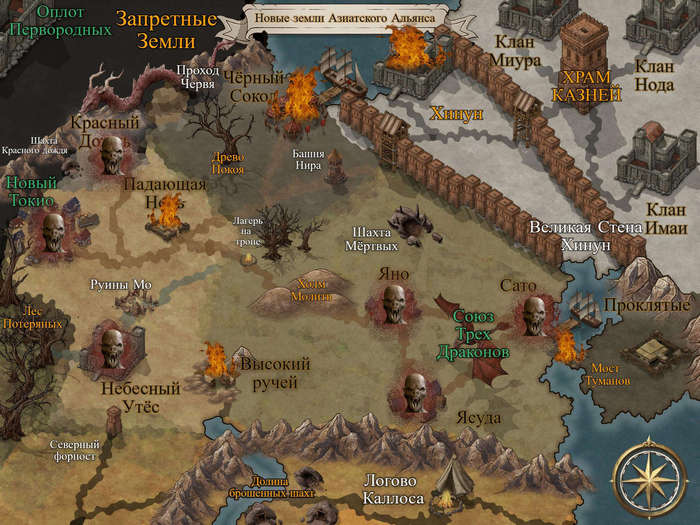Choose the Шахта Мёртвых mine location

click(410, 220)
